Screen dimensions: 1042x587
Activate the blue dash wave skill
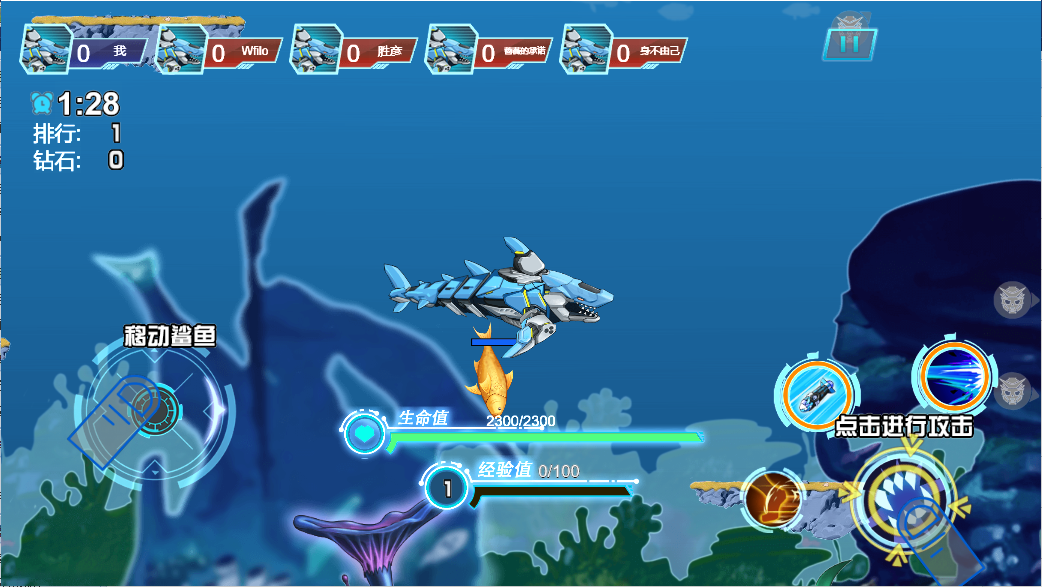(951, 376)
